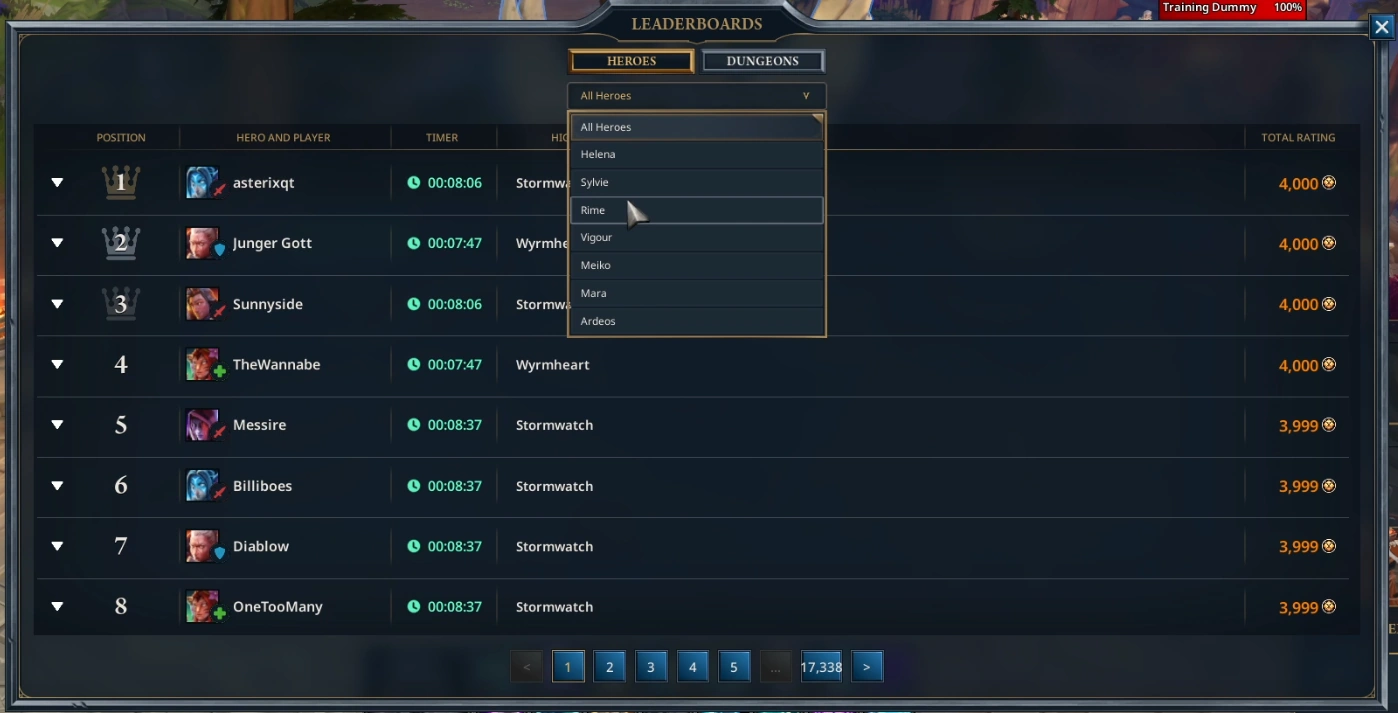Sort by the Total Rating column
The height and width of the screenshot is (713, 1398).
[x=1297, y=137]
